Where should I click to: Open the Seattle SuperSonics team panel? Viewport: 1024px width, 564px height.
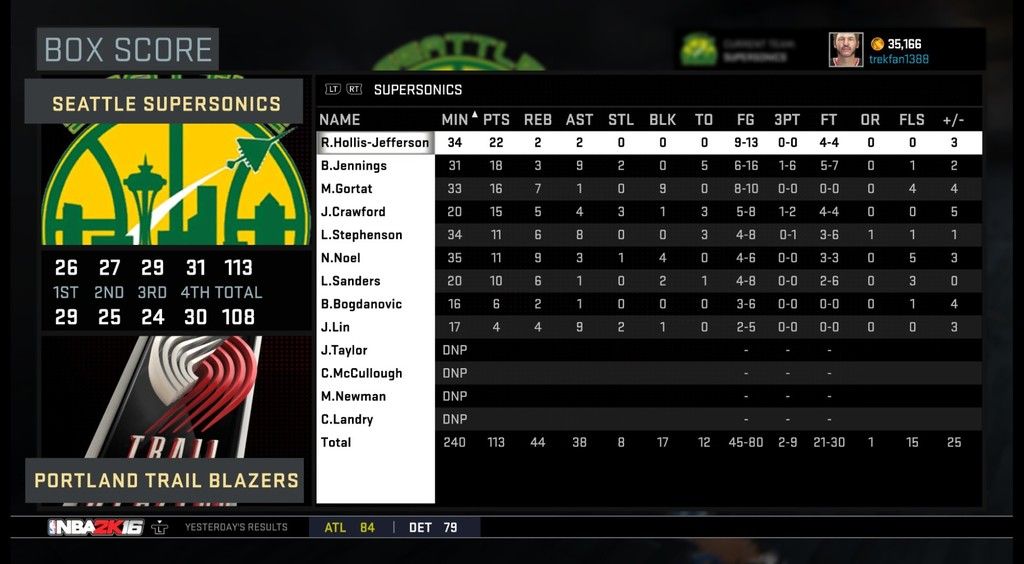pyautogui.click(x=166, y=103)
